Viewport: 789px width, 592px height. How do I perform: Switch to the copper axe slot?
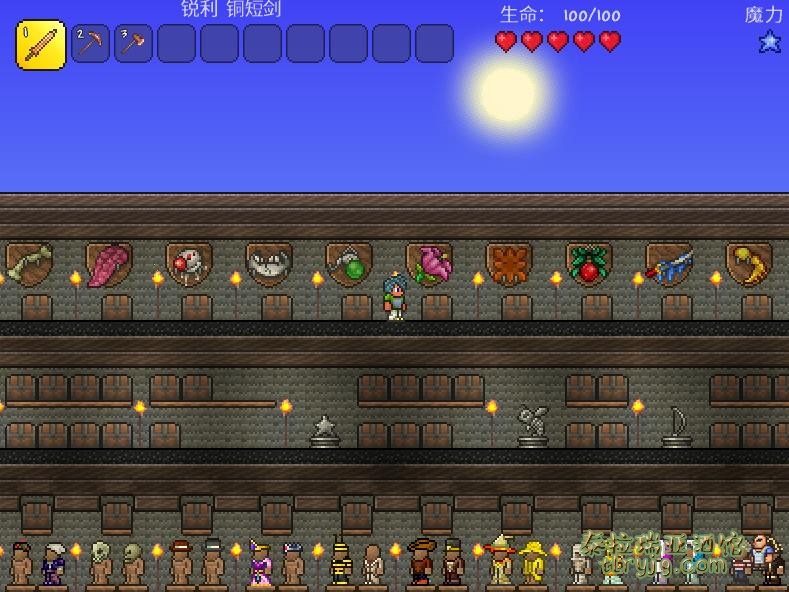click(x=133, y=44)
